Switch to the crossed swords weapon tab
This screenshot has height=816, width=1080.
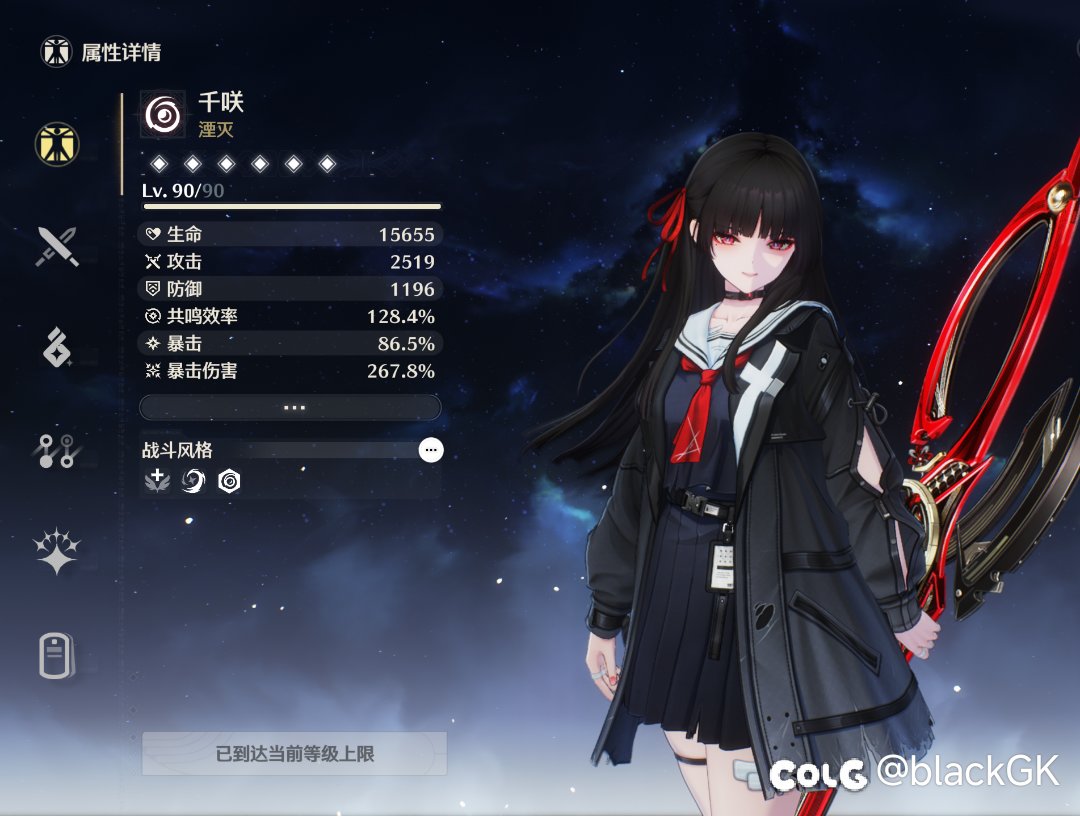point(57,246)
